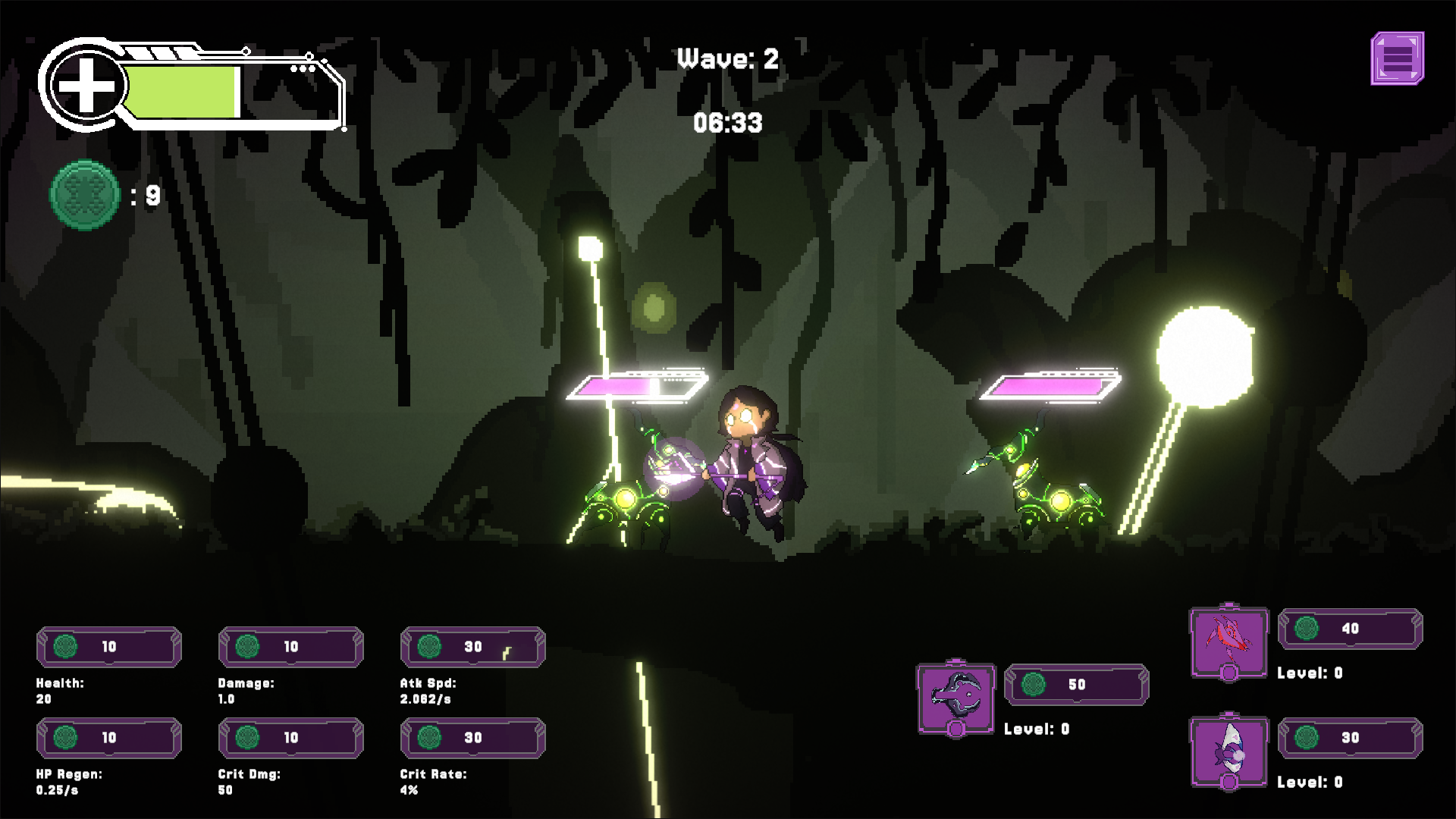Upgrade Crit Rate for 30 coins
This screenshot has width=1456, height=819.
[x=472, y=738]
